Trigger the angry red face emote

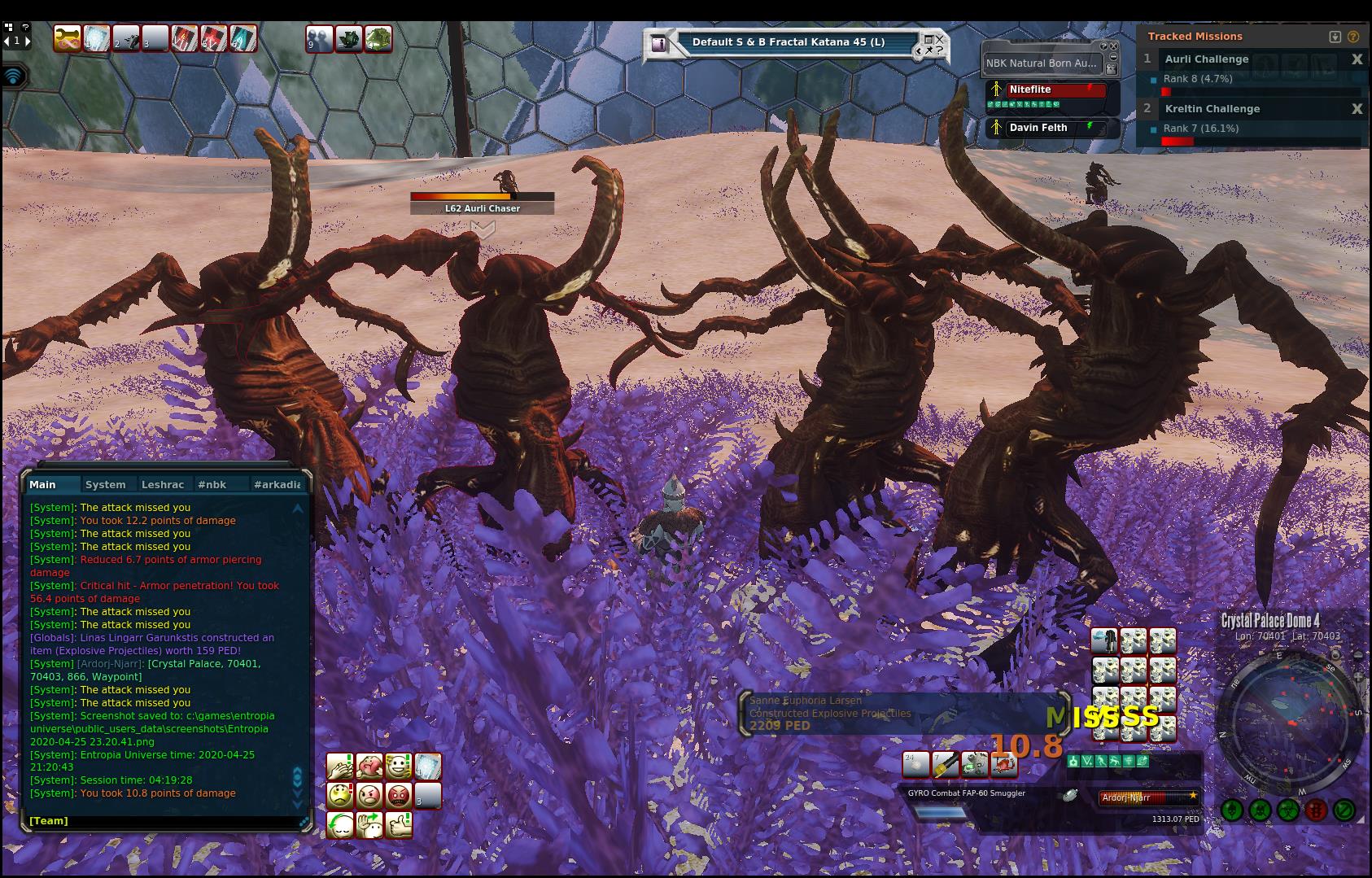[399, 795]
